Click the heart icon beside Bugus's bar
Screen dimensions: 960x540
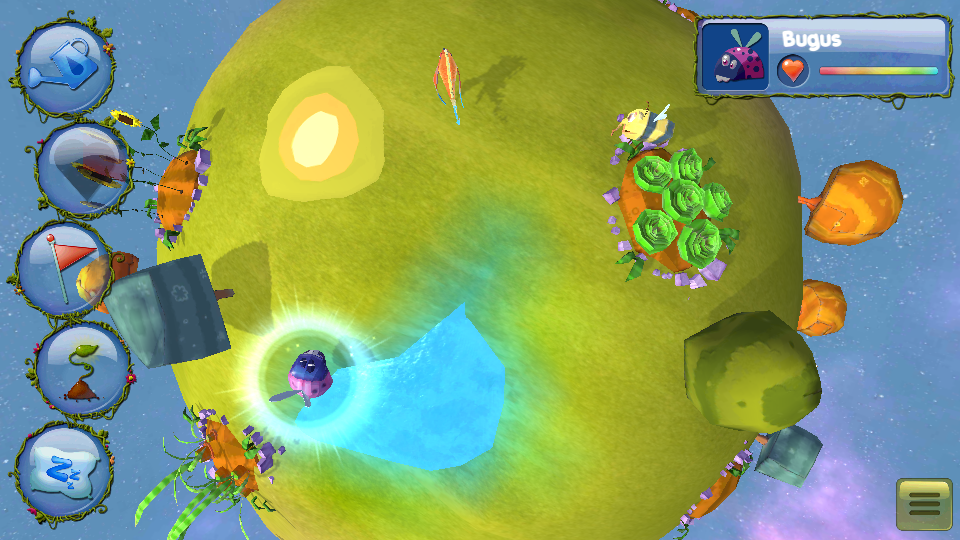point(792,70)
